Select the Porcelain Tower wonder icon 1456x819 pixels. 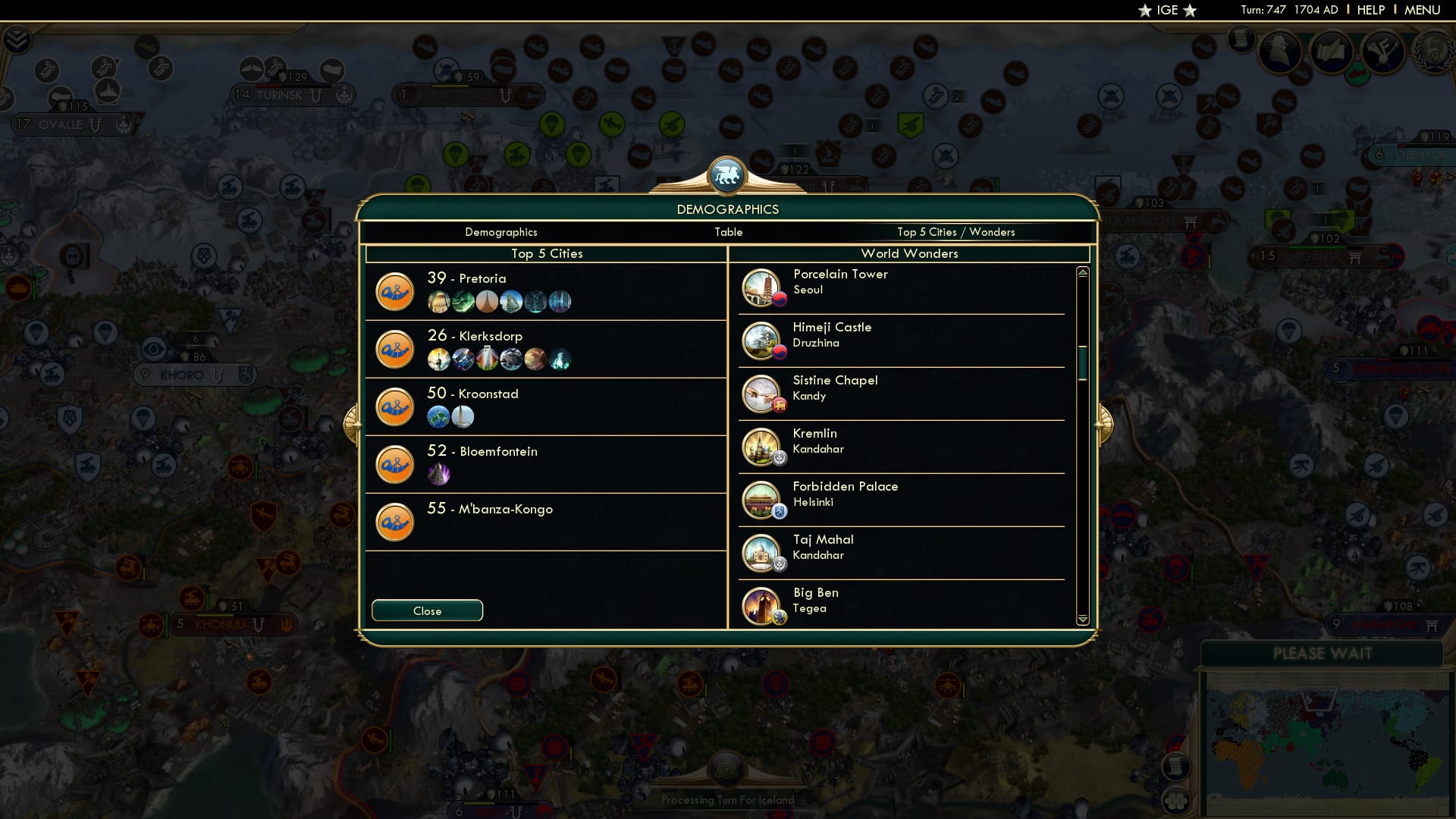[761, 287]
